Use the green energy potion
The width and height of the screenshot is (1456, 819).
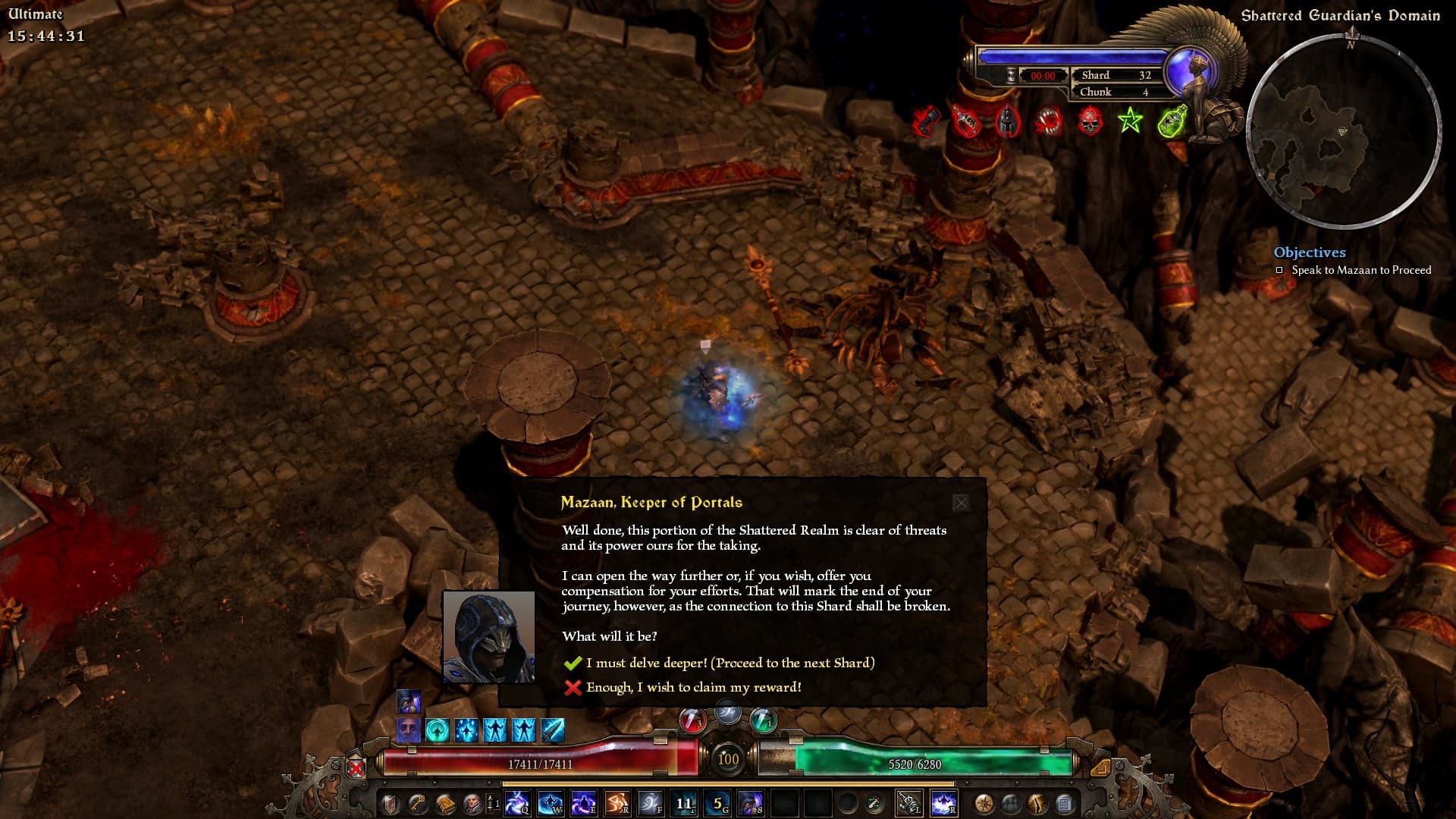coord(763,720)
